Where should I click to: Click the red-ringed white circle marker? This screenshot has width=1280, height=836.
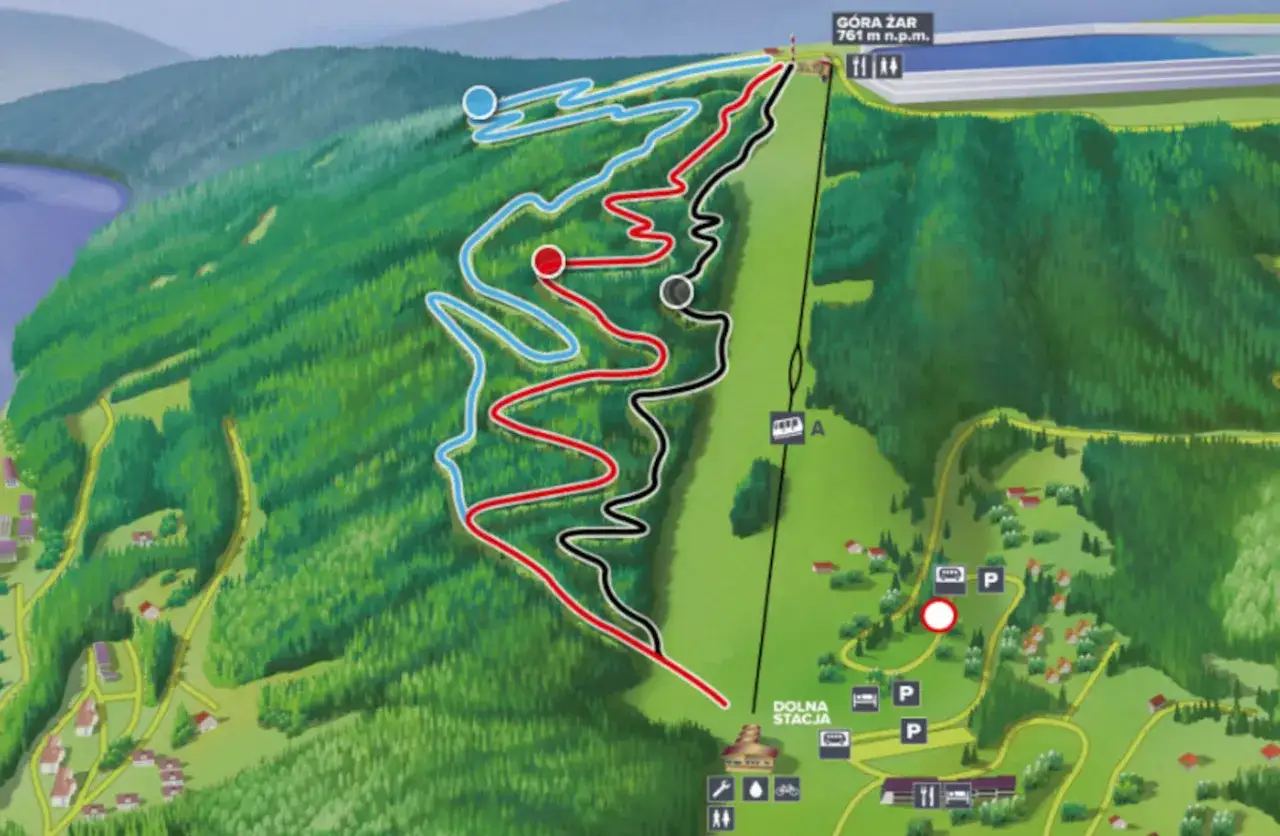[x=938, y=616]
